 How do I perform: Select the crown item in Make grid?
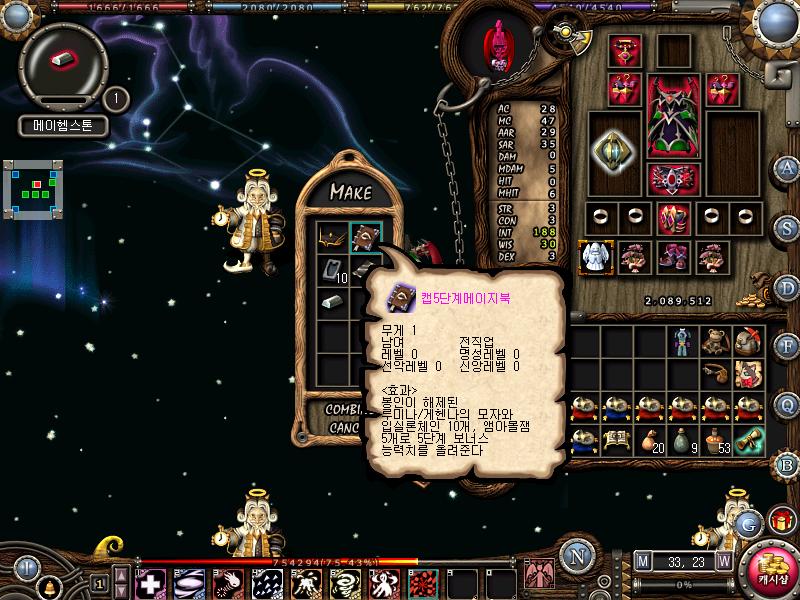pyautogui.click(x=332, y=237)
